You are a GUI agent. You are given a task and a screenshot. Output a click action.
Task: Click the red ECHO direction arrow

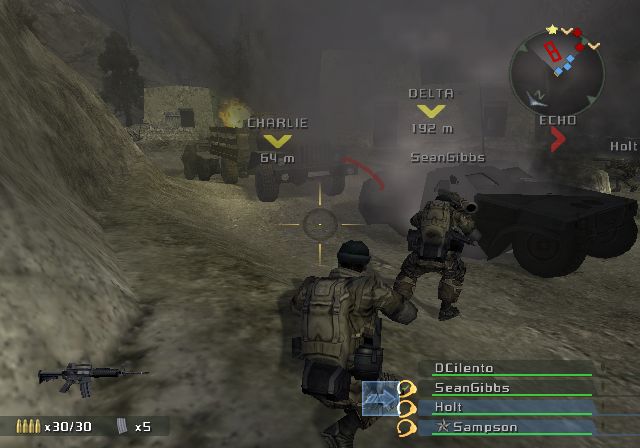(558, 140)
